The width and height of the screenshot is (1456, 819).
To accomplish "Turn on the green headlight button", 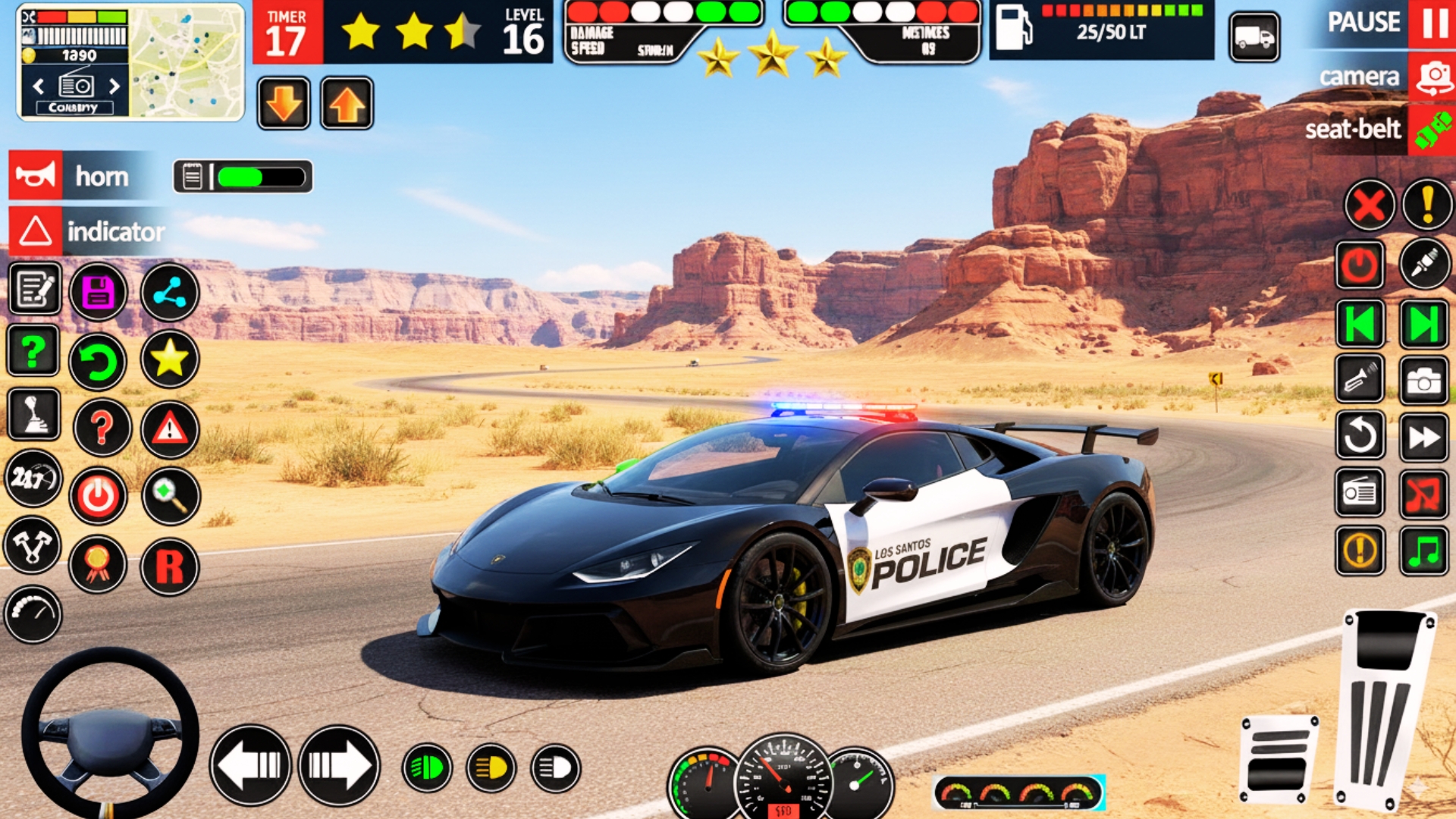I will coord(427,768).
